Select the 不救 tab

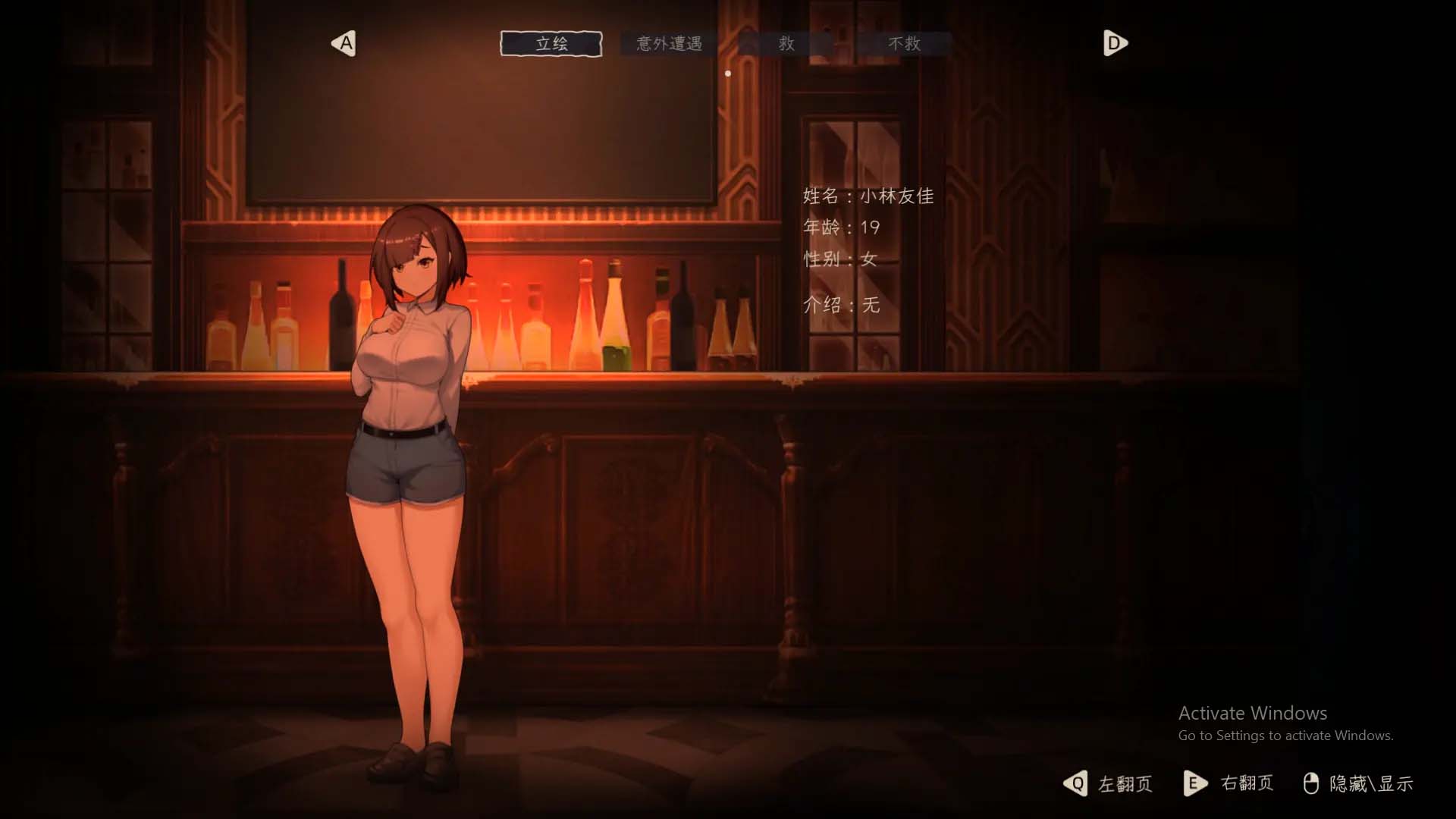pos(905,43)
